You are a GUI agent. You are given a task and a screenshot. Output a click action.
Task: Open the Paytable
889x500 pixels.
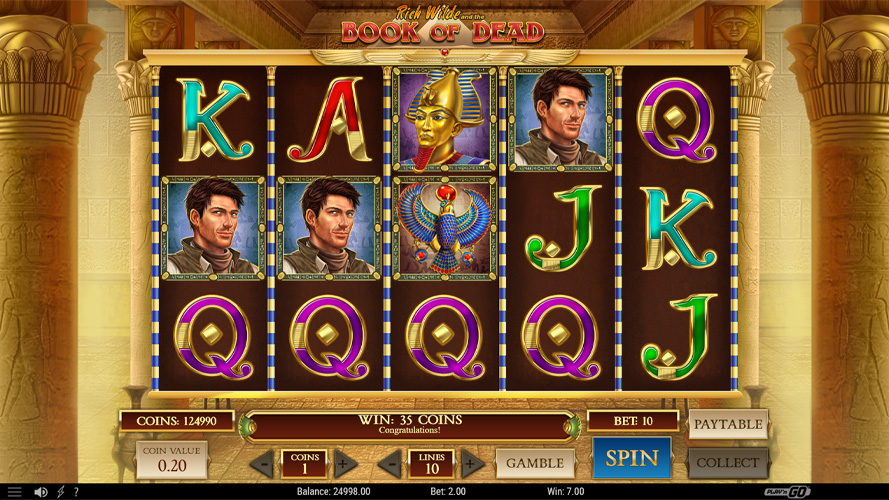tap(728, 424)
